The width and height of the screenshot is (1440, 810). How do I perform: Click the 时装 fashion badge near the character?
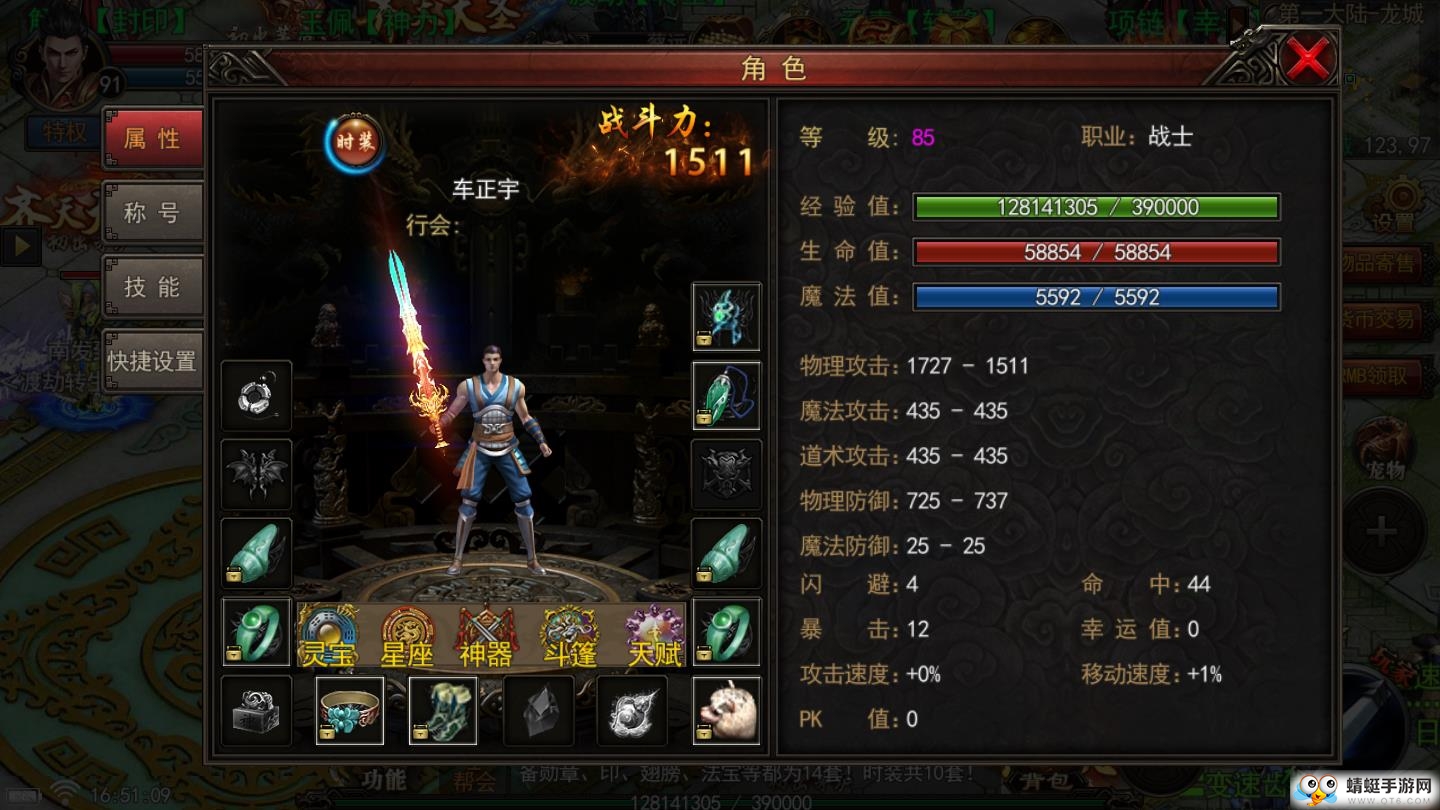[x=356, y=143]
